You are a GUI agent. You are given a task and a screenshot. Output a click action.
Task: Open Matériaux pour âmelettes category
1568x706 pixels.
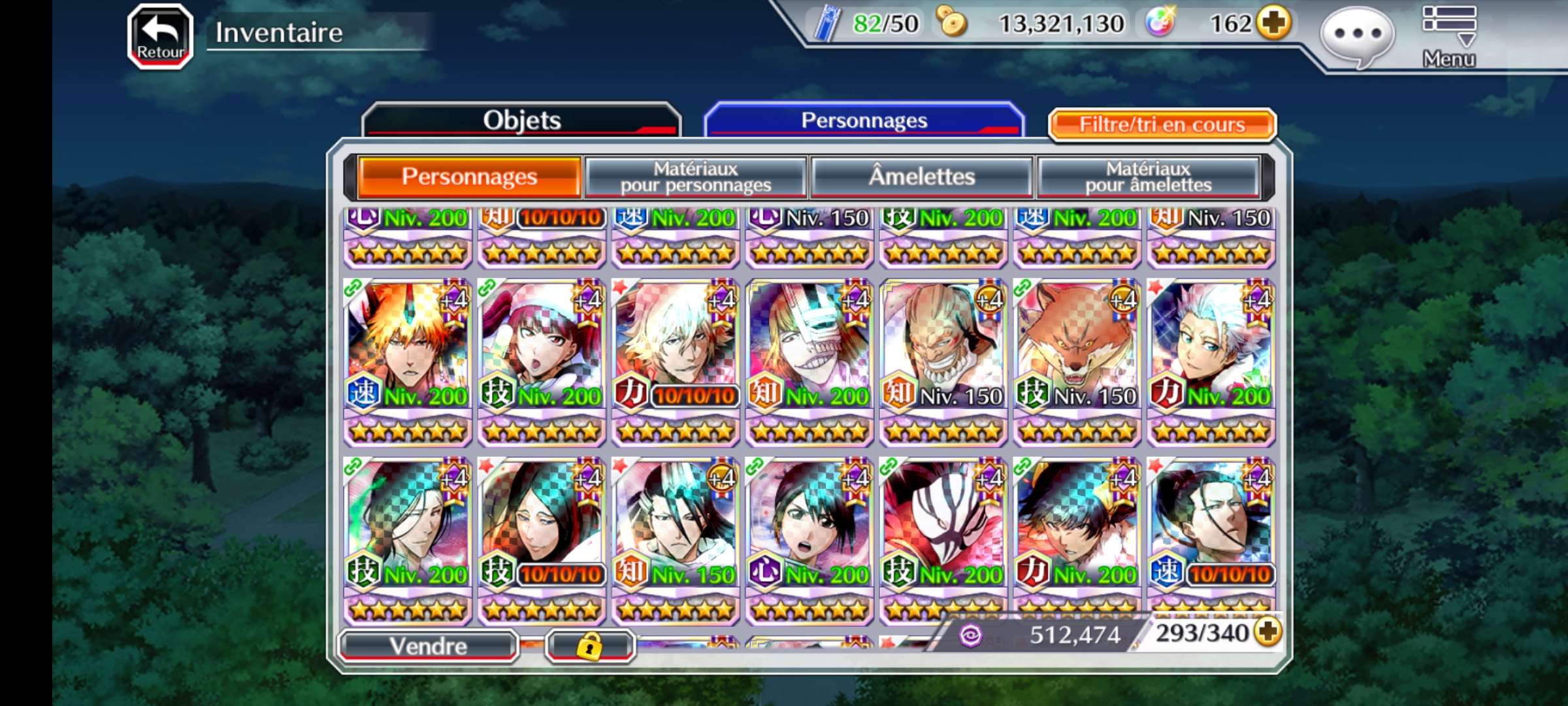pos(1148,176)
